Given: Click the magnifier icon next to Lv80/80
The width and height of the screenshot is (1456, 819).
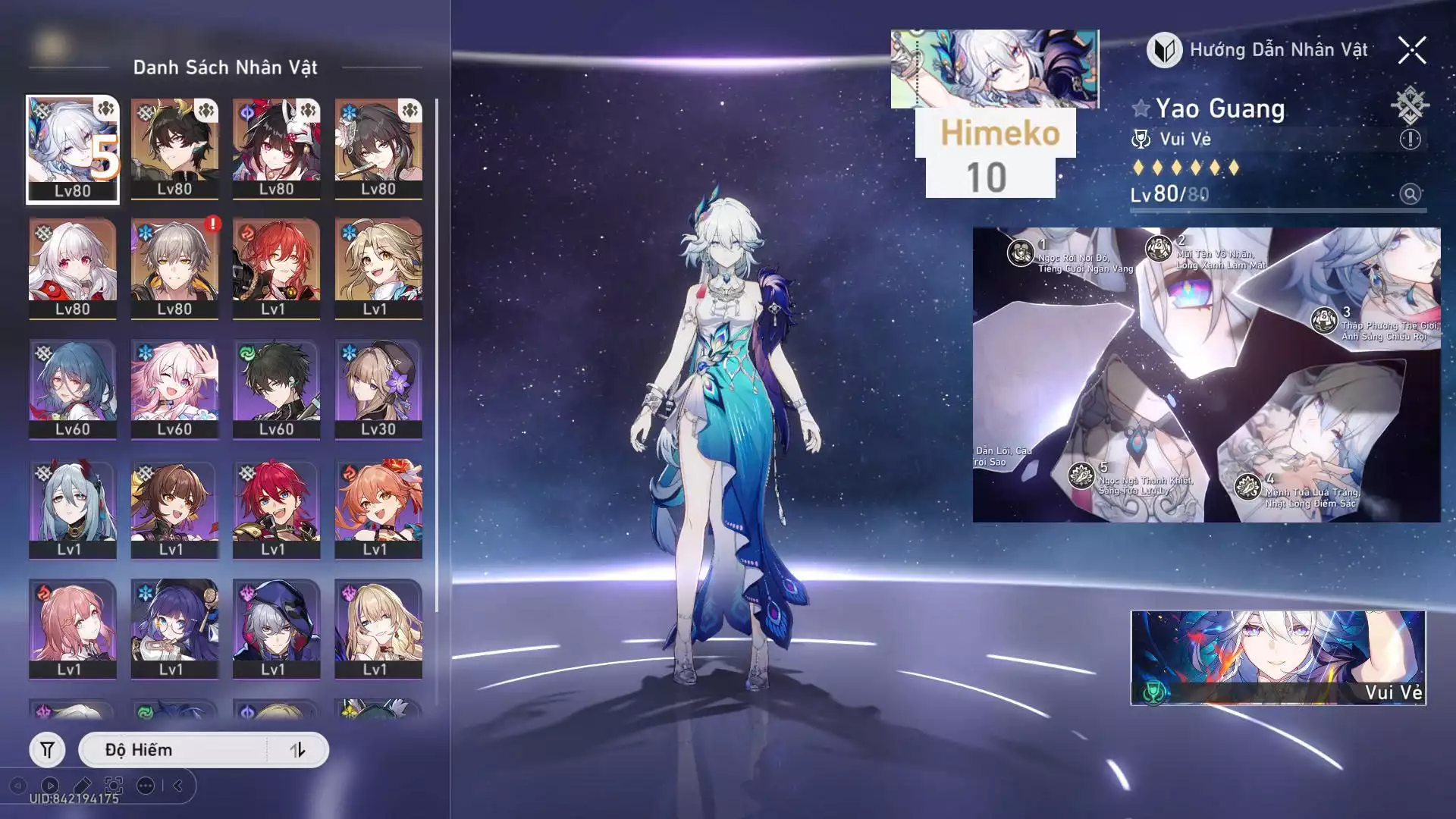Looking at the screenshot, I should [1410, 194].
